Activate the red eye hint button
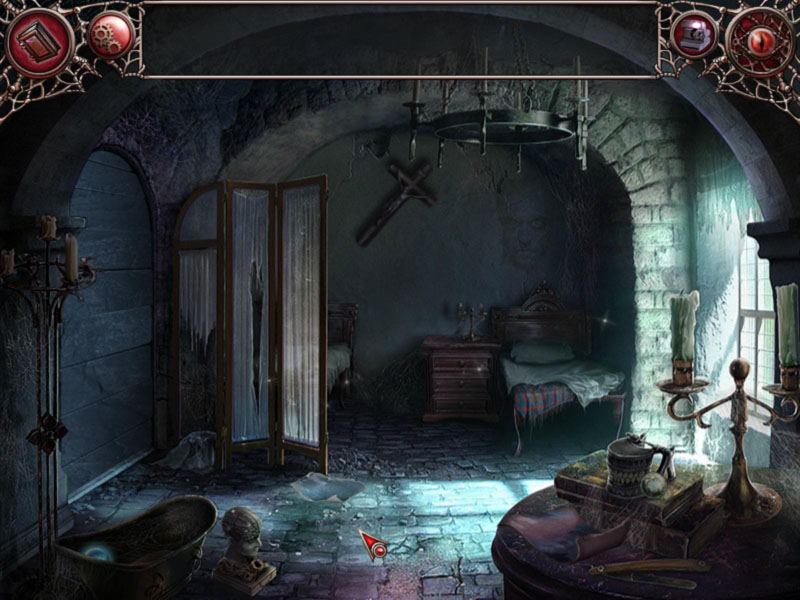The image size is (800, 600). 760,41
